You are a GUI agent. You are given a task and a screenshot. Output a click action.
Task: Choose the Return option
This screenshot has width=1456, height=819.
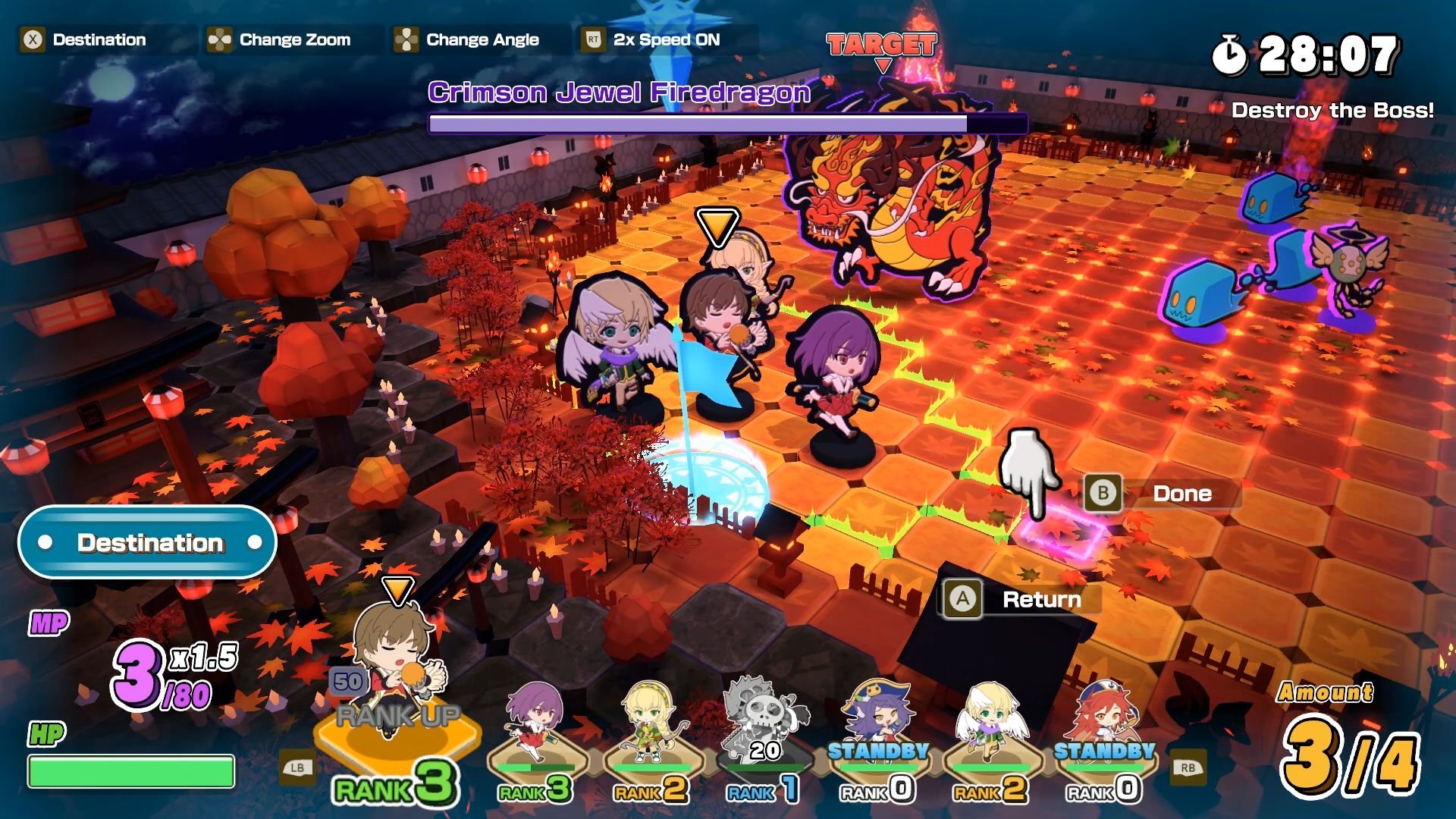tap(1021, 599)
